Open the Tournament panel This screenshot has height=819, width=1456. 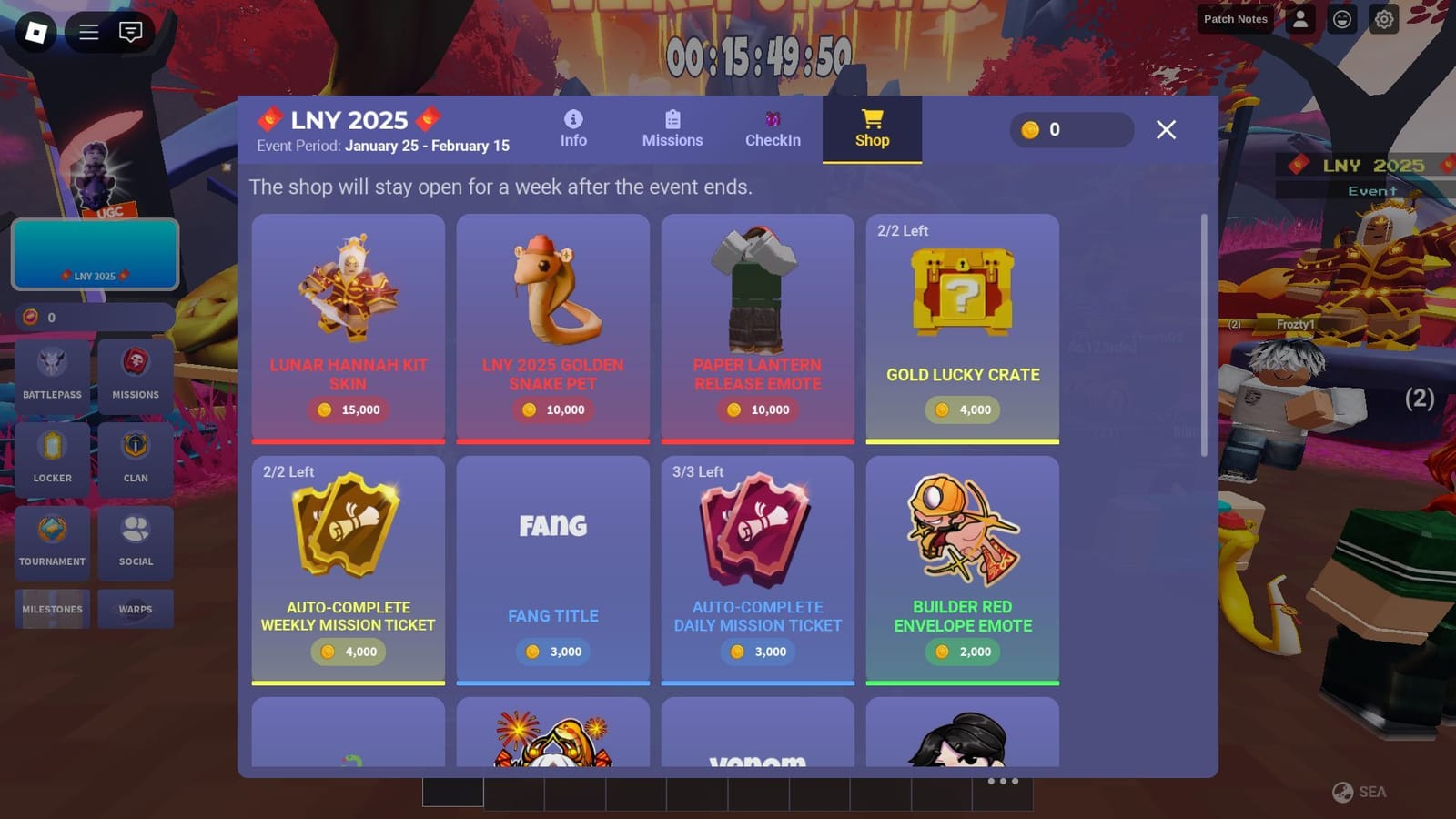coord(52,541)
